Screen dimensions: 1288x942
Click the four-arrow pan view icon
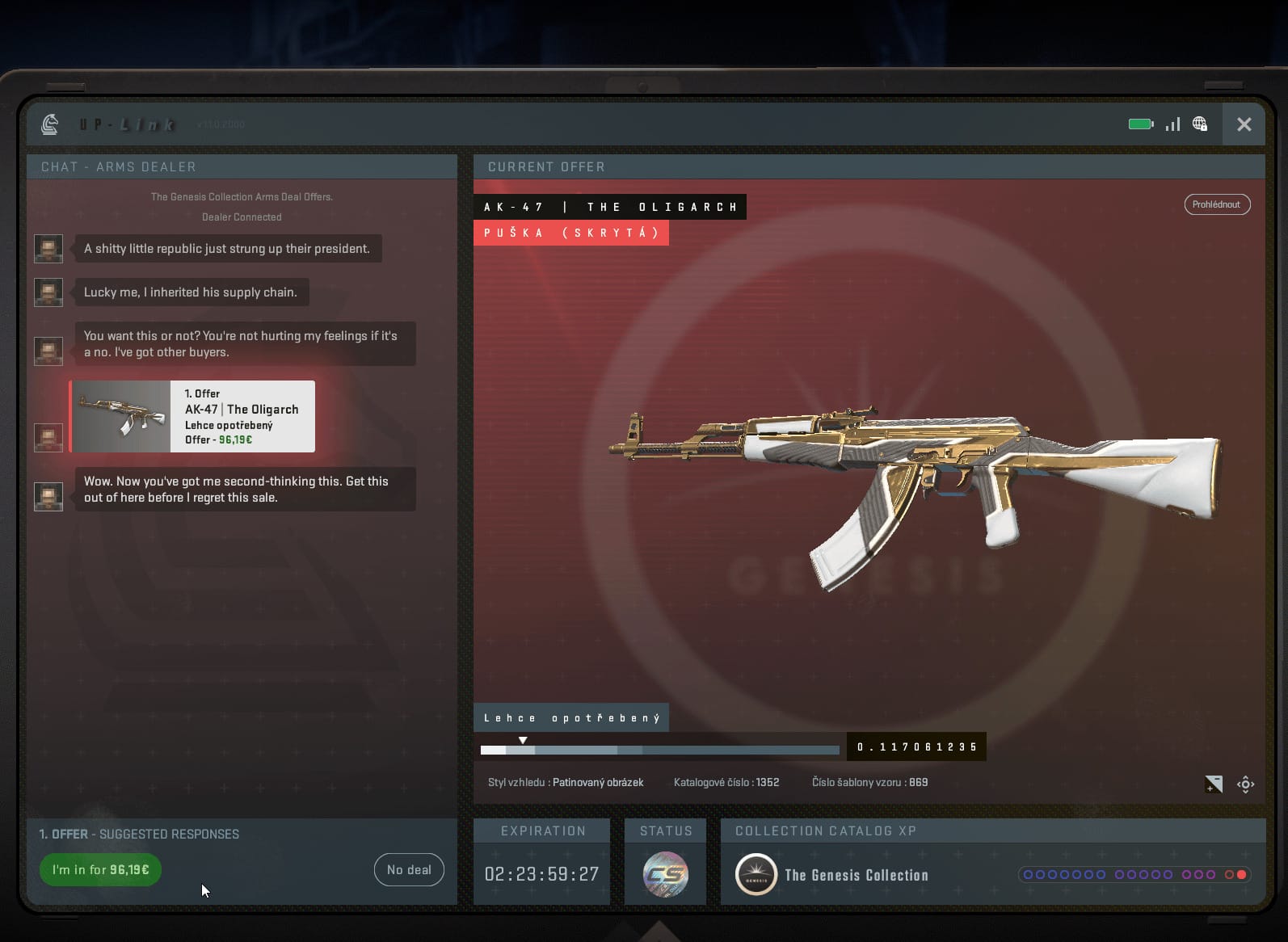point(1245,784)
